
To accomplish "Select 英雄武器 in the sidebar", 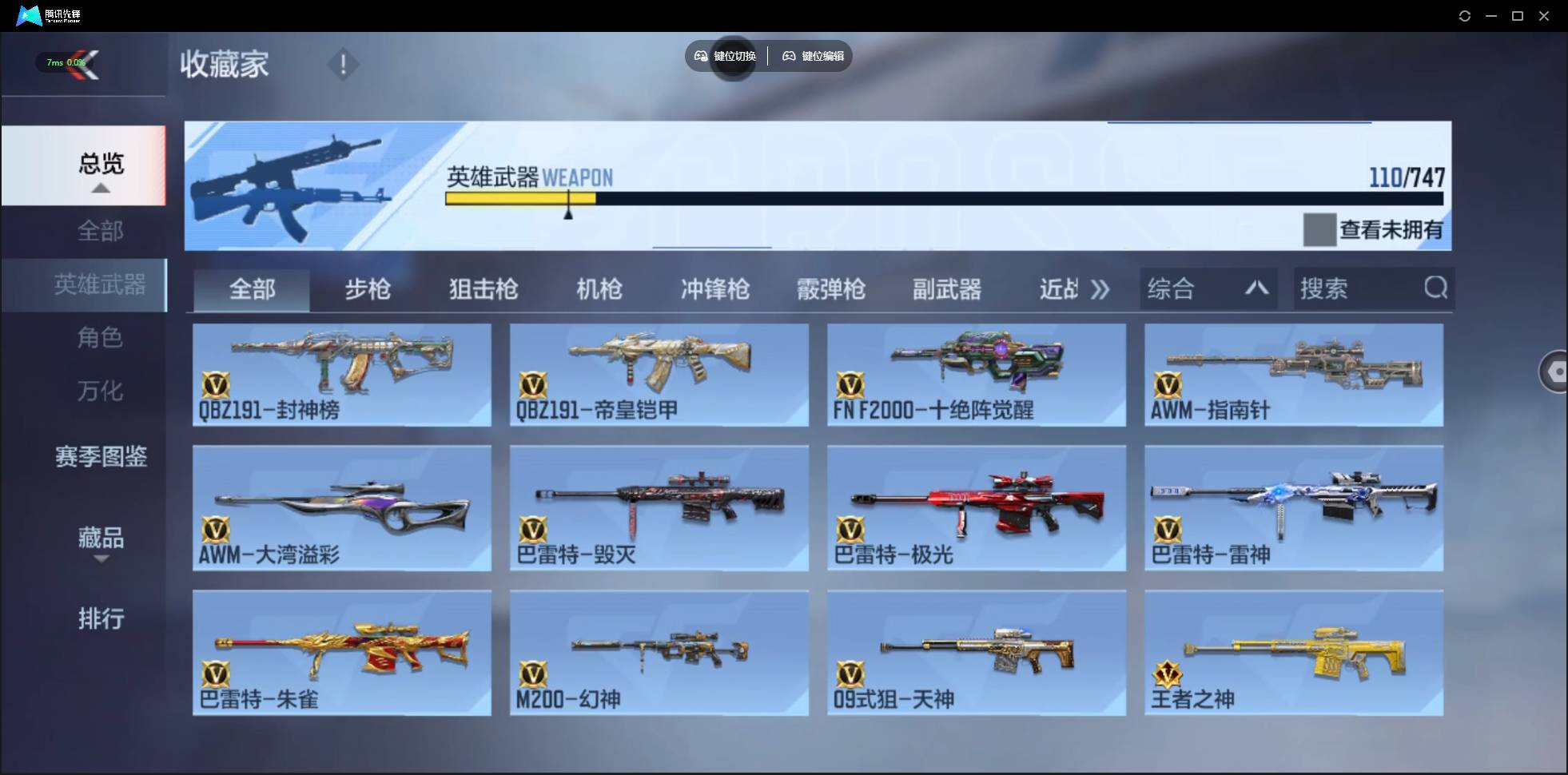I will 101,284.
